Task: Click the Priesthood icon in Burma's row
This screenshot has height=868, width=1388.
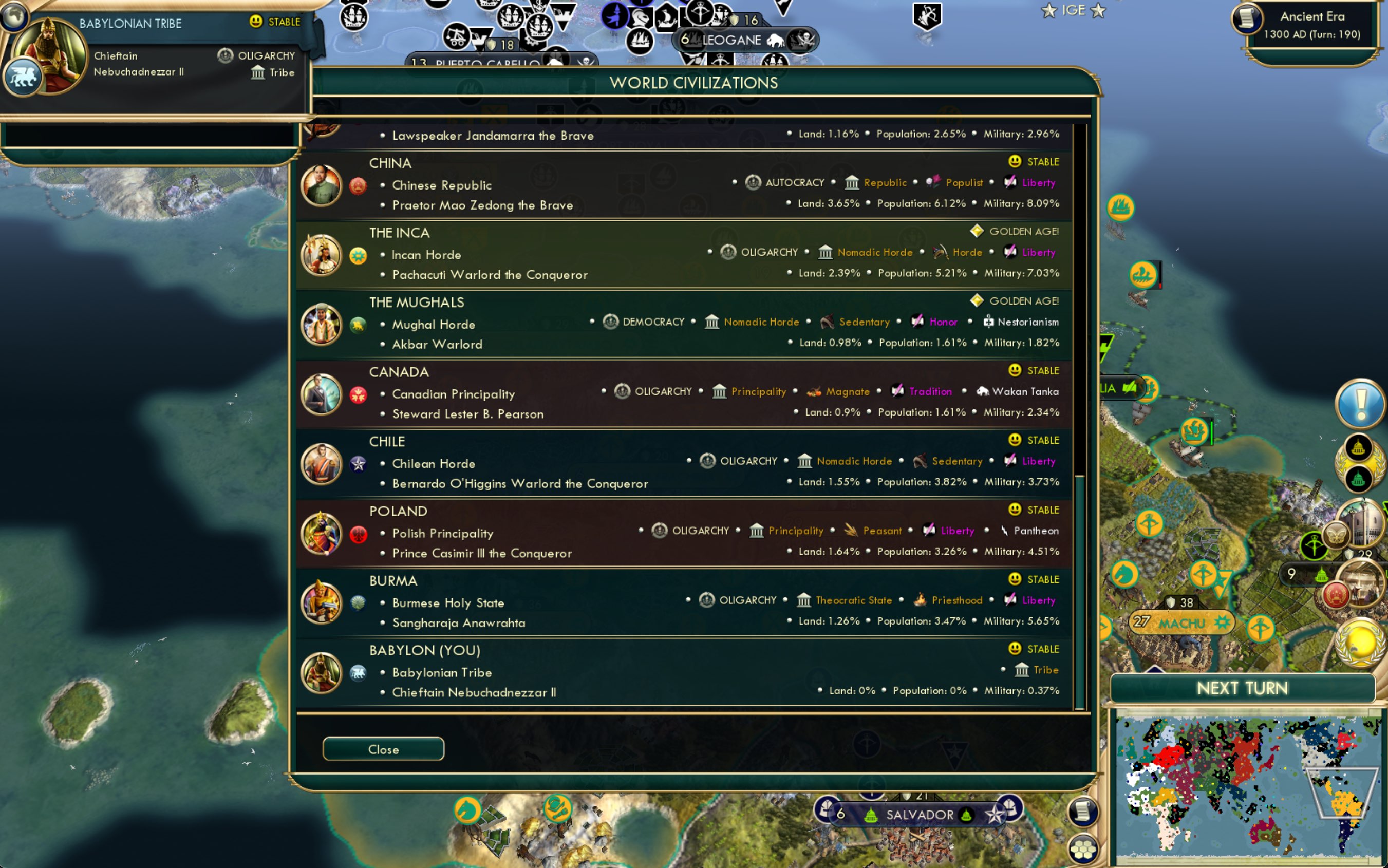Action: pyautogui.click(x=921, y=599)
